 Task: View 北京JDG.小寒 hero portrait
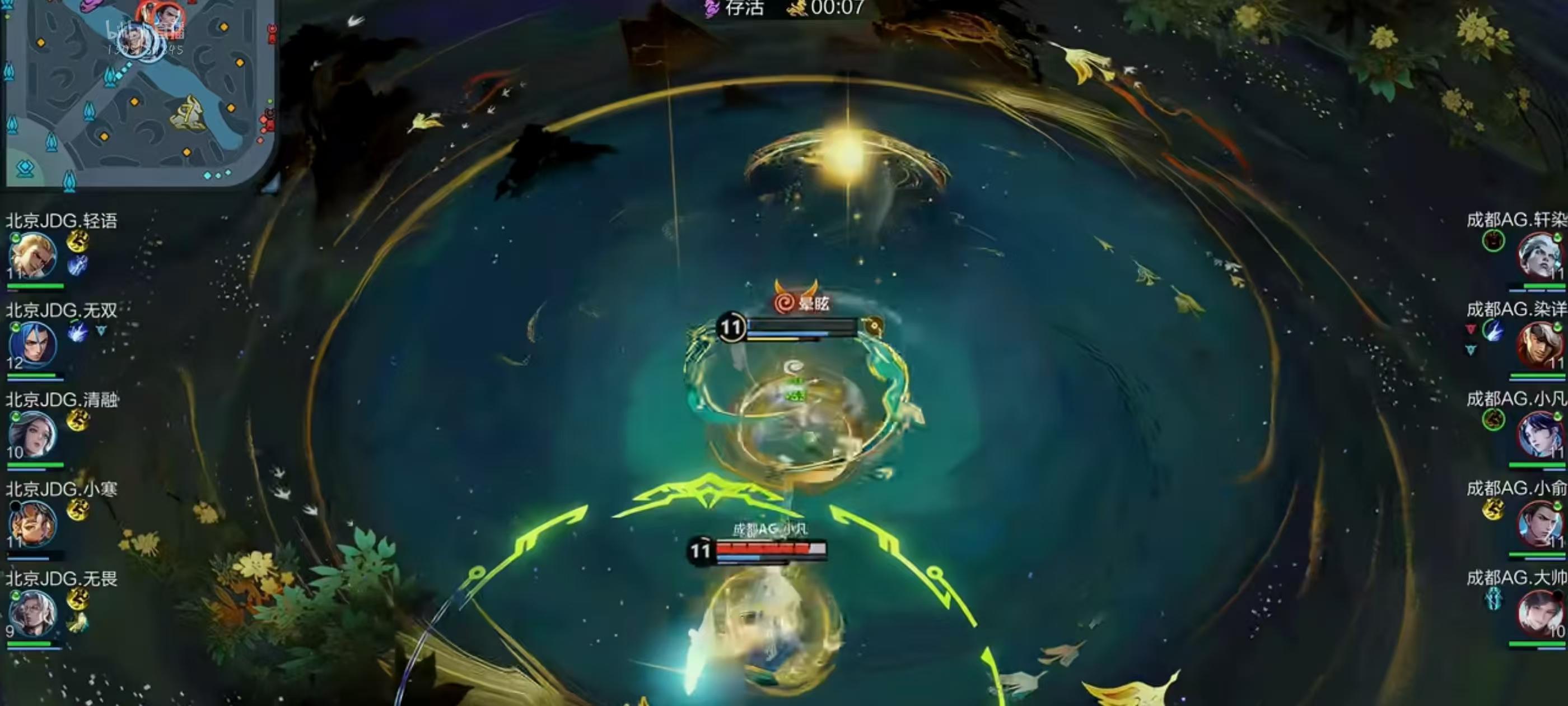tap(33, 524)
